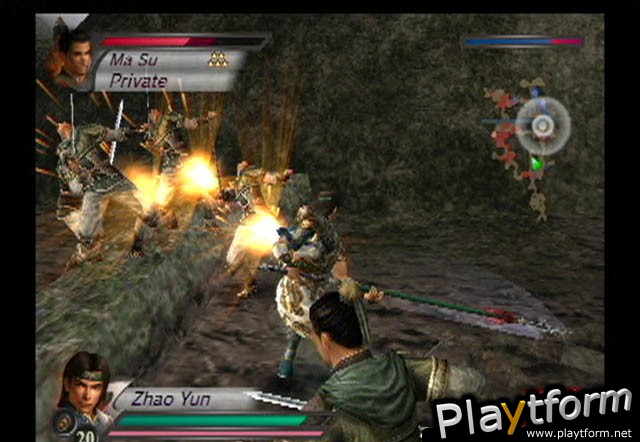The image size is (640, 442).
Task: Select Zhao Yun's character portrait
Action: pos(86,385)
